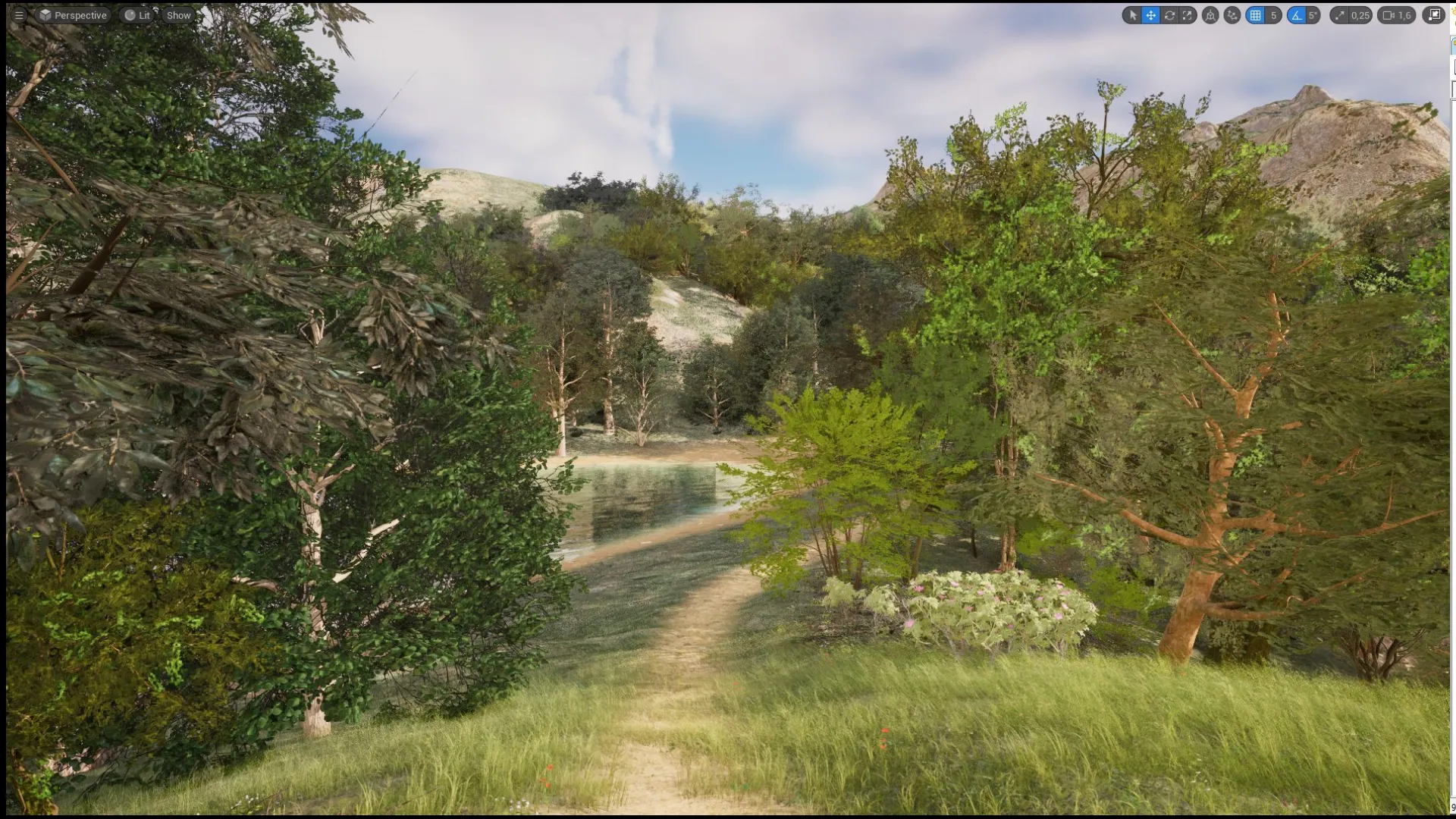Toggle the world/local coordinate space button
Image resolution: width=1456 pixels, height=819 pixels.
tap(1211, 15)
